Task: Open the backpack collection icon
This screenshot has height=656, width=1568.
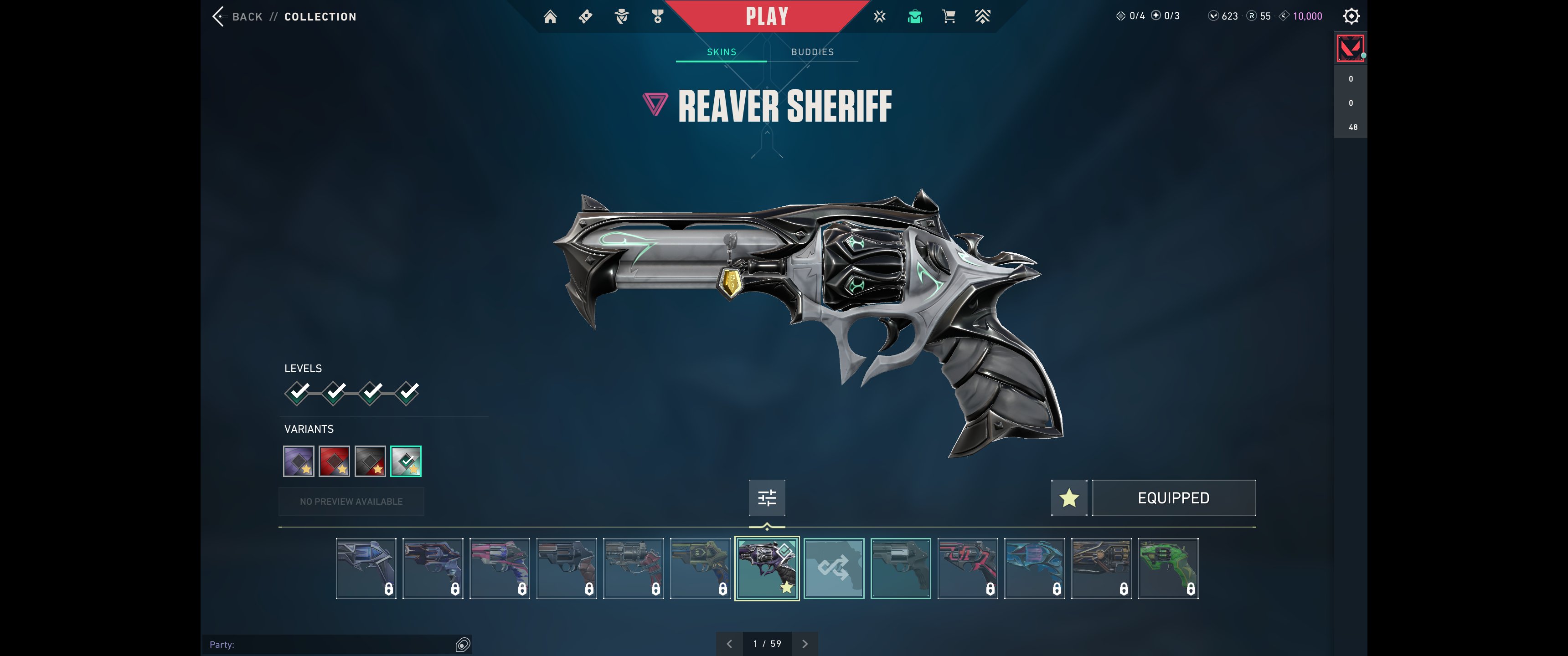Action: [x=914, y=16]
